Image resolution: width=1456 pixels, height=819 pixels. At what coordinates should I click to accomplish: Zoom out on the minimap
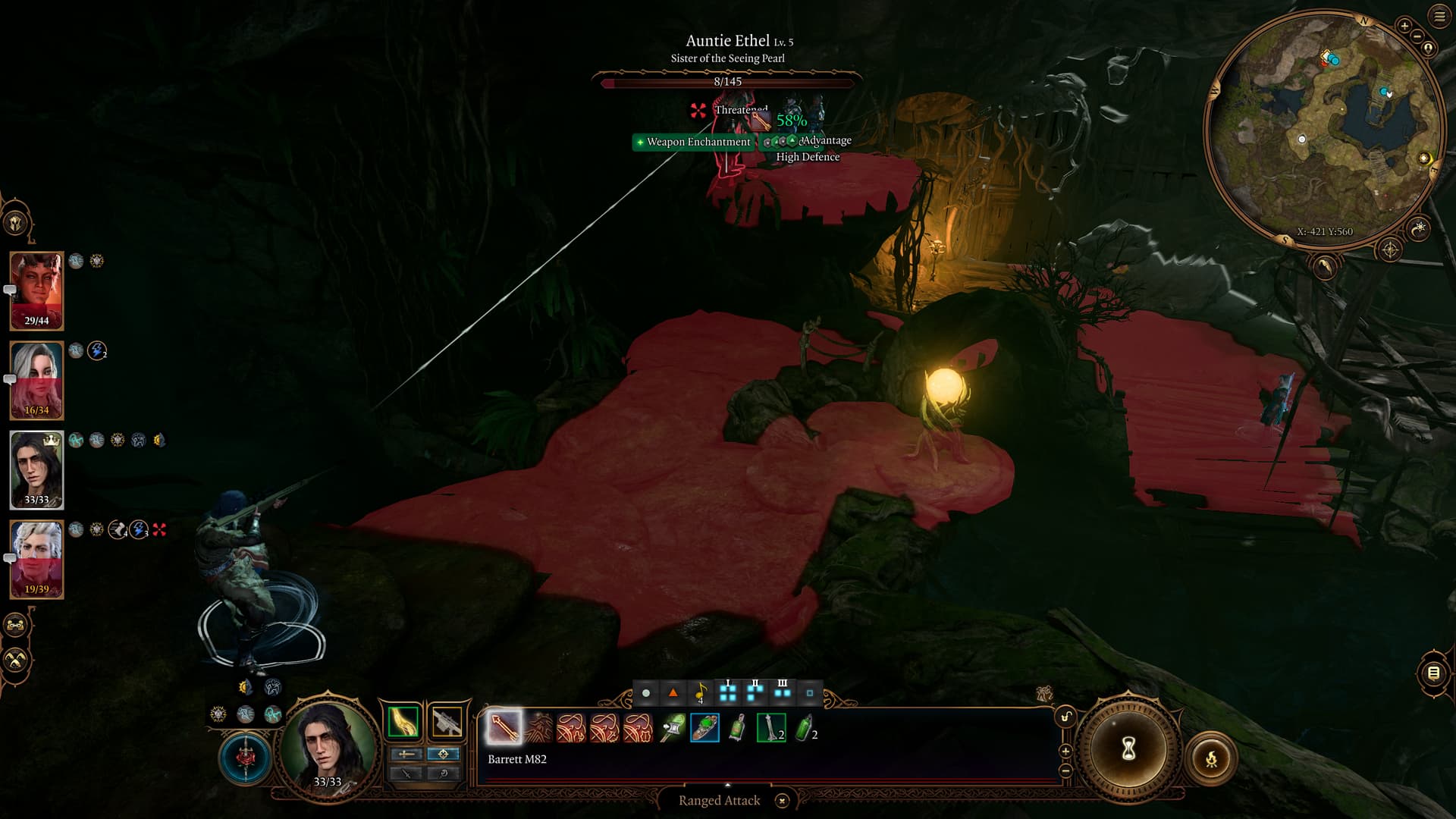(x=1417, y=36)
